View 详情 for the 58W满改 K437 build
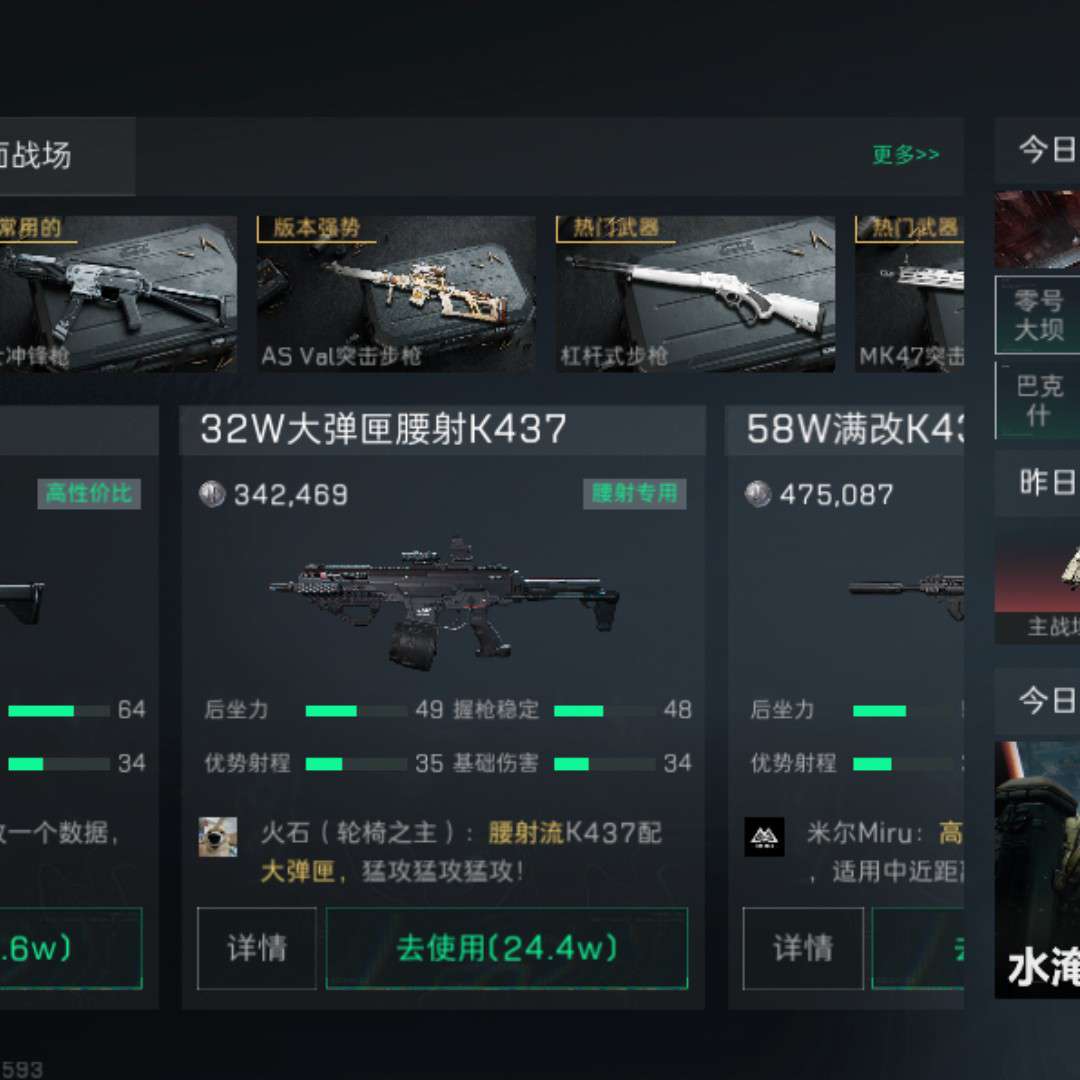Screen dimensions: 1080x1080 coord(803,948)
